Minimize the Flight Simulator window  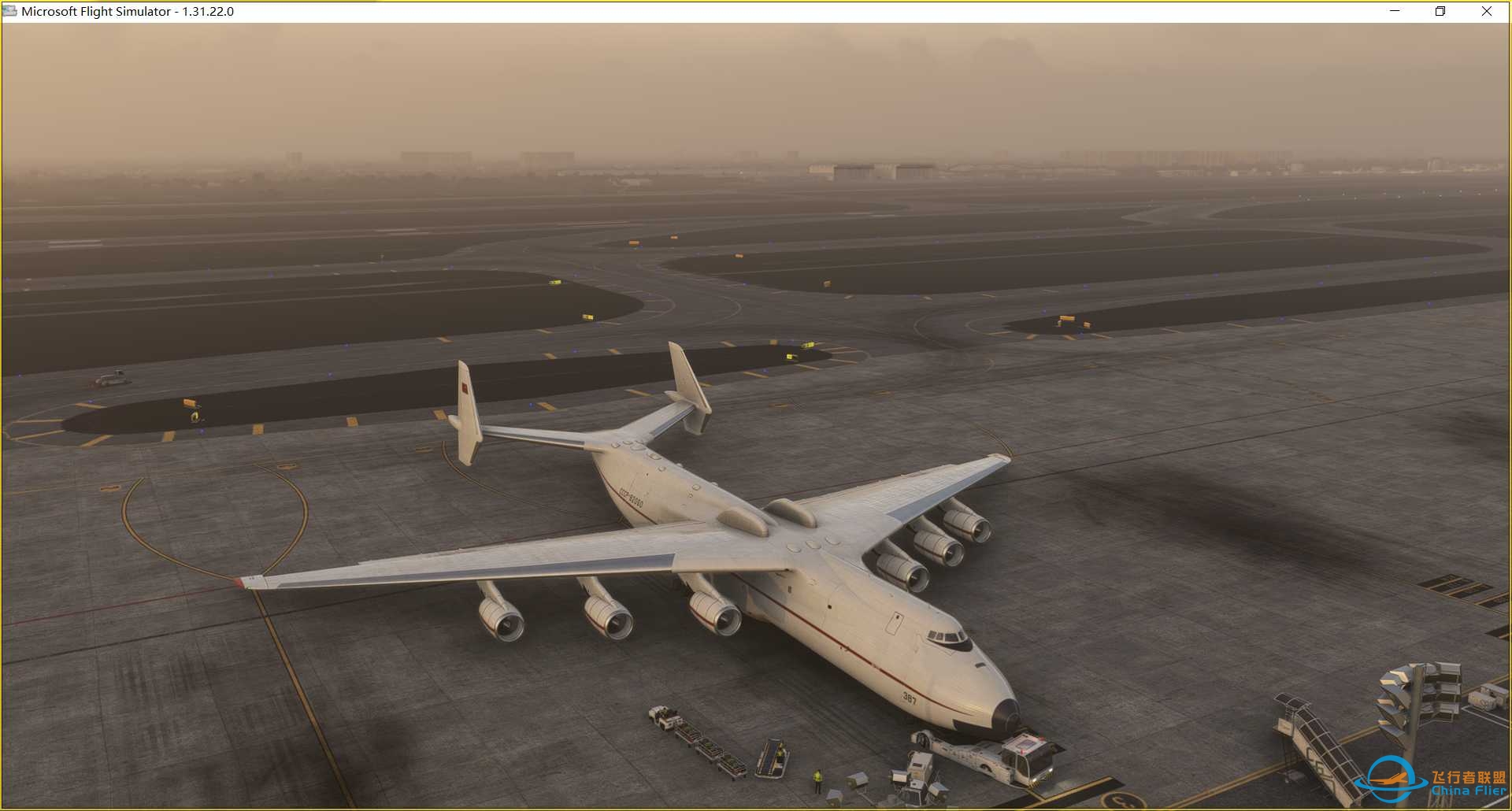(x=1395, y=11)
